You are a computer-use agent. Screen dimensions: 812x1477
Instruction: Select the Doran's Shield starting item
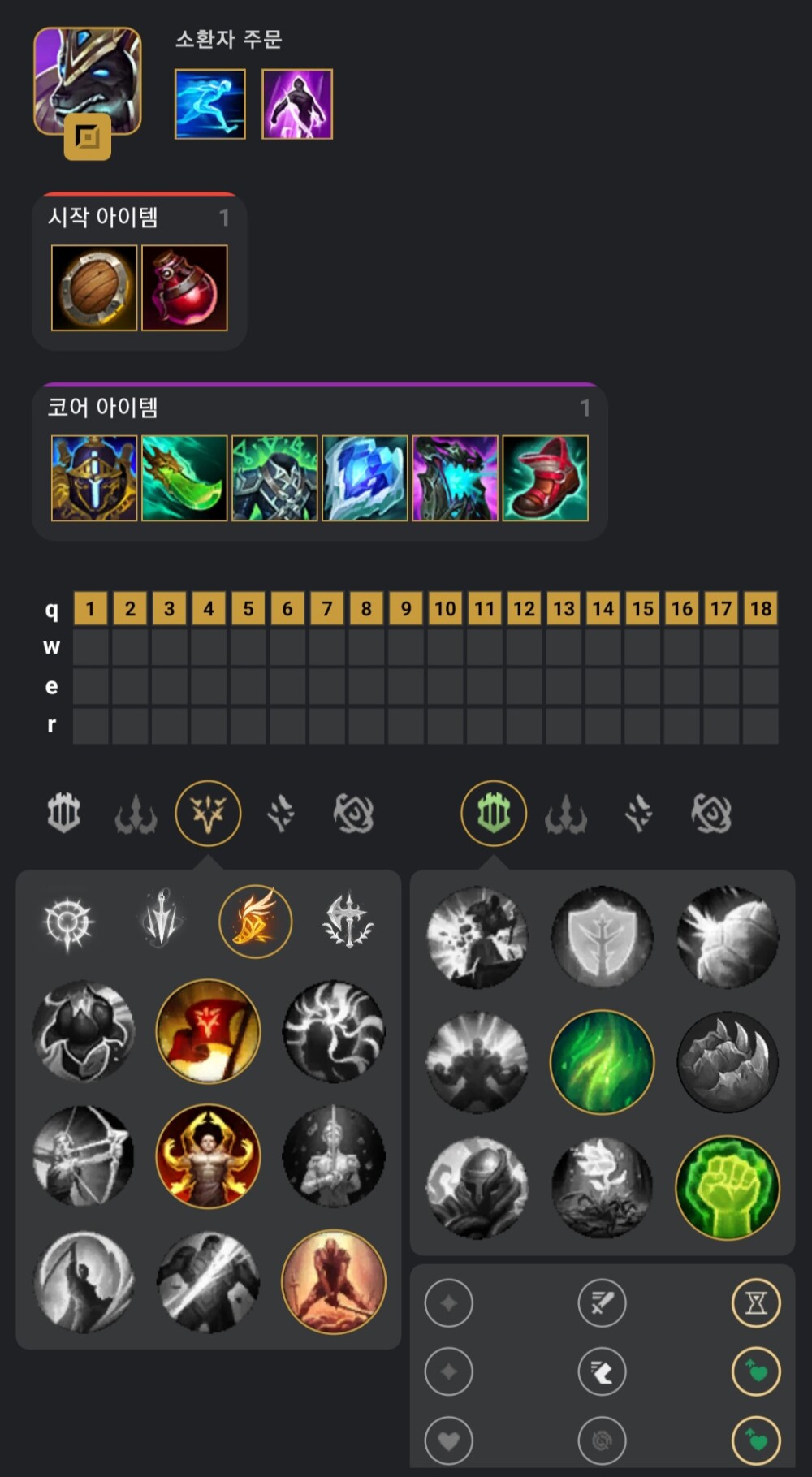[x=94, y=288]
